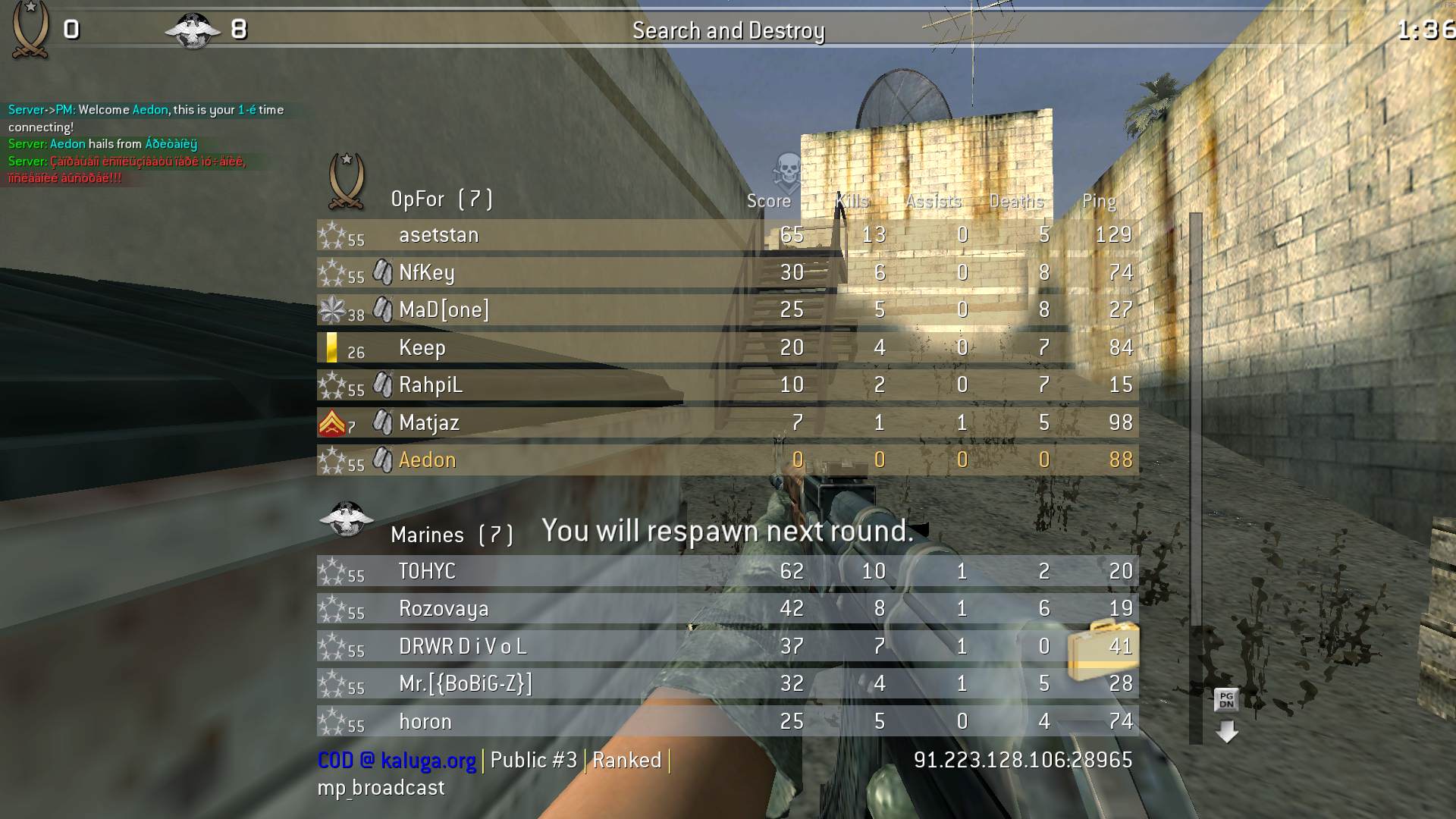Viewport: 1456px width, 819px height.
Task: Click the PG DN page-down indicator
Action: point(1227,698)
